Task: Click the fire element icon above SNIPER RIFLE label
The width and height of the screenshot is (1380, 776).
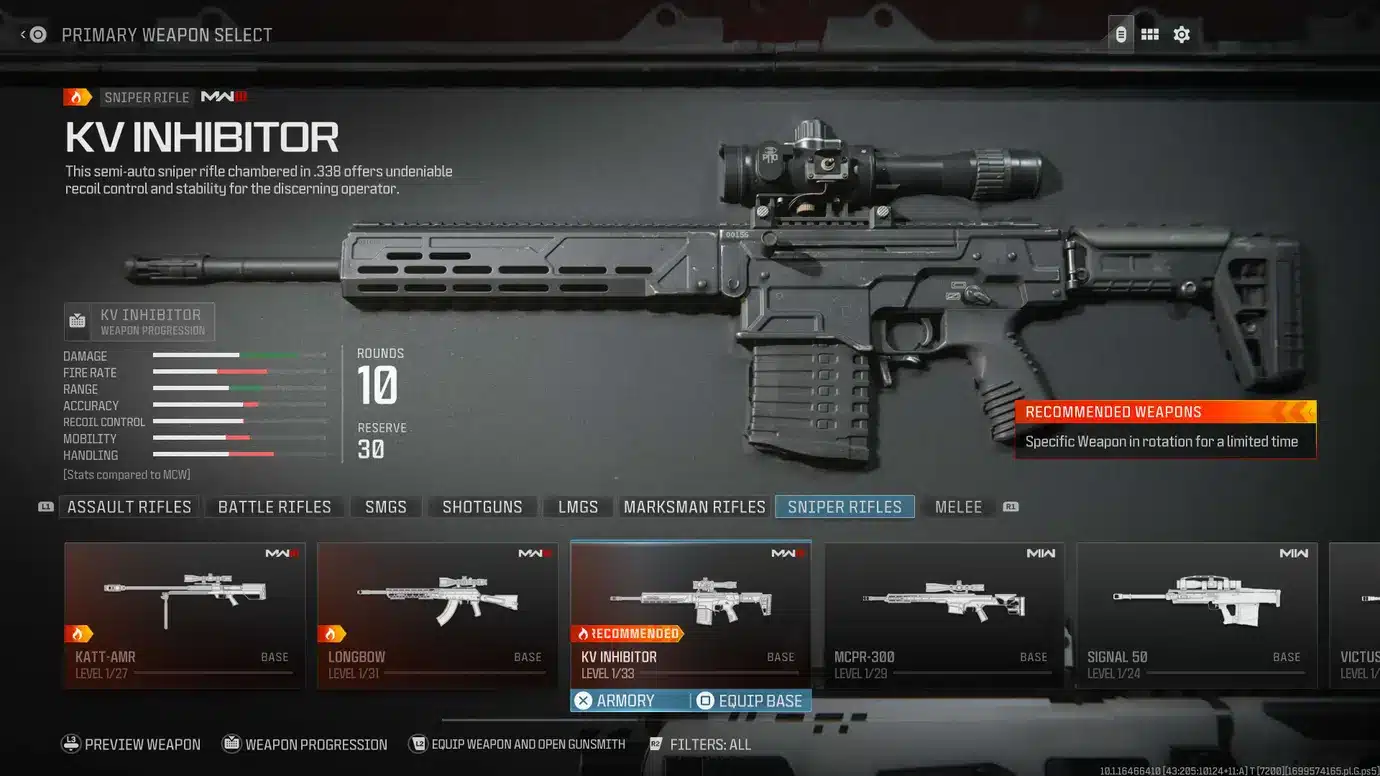Action: [x=77, y=96]
